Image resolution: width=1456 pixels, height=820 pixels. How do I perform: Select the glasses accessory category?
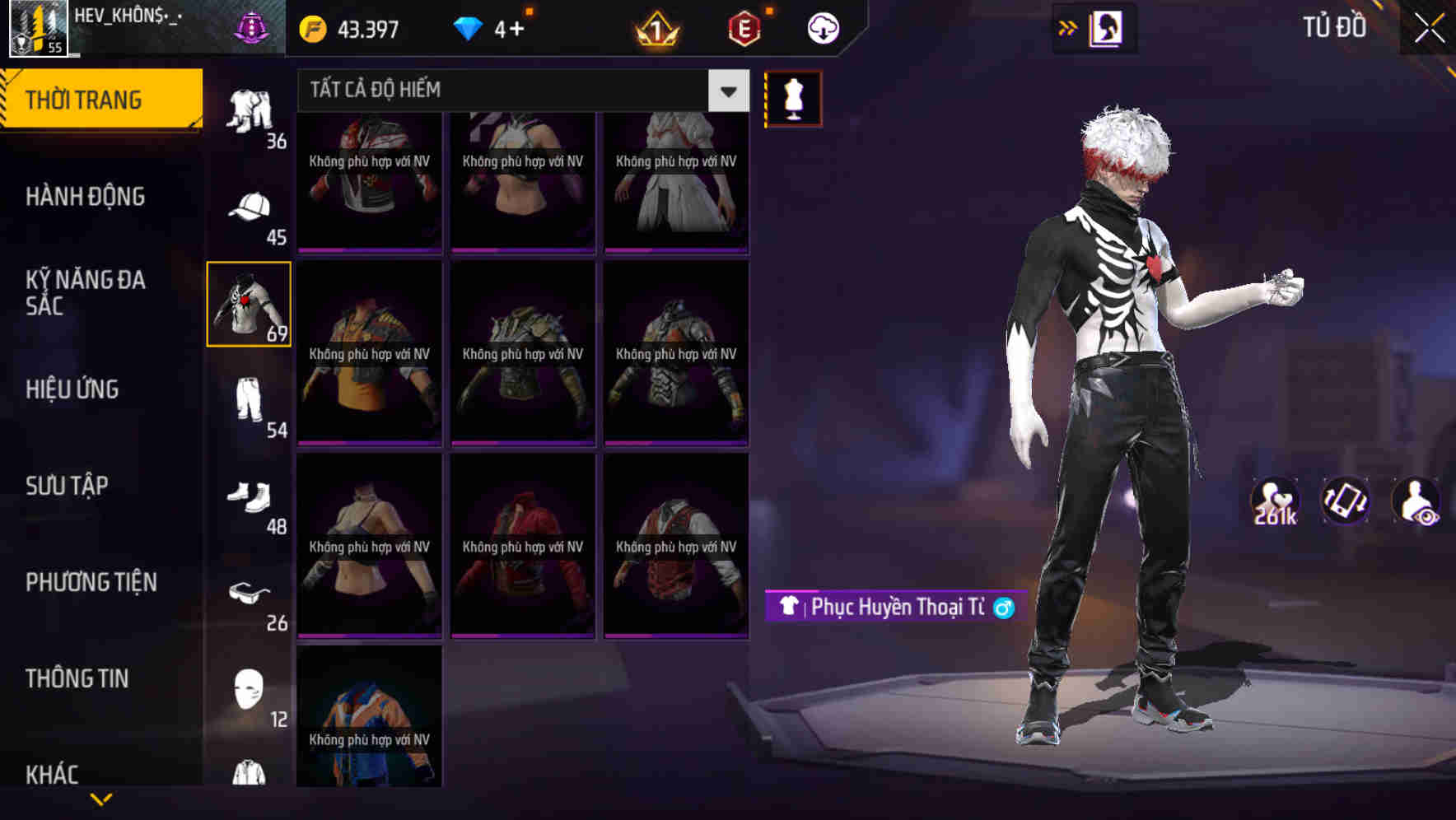tap(250, 595)
